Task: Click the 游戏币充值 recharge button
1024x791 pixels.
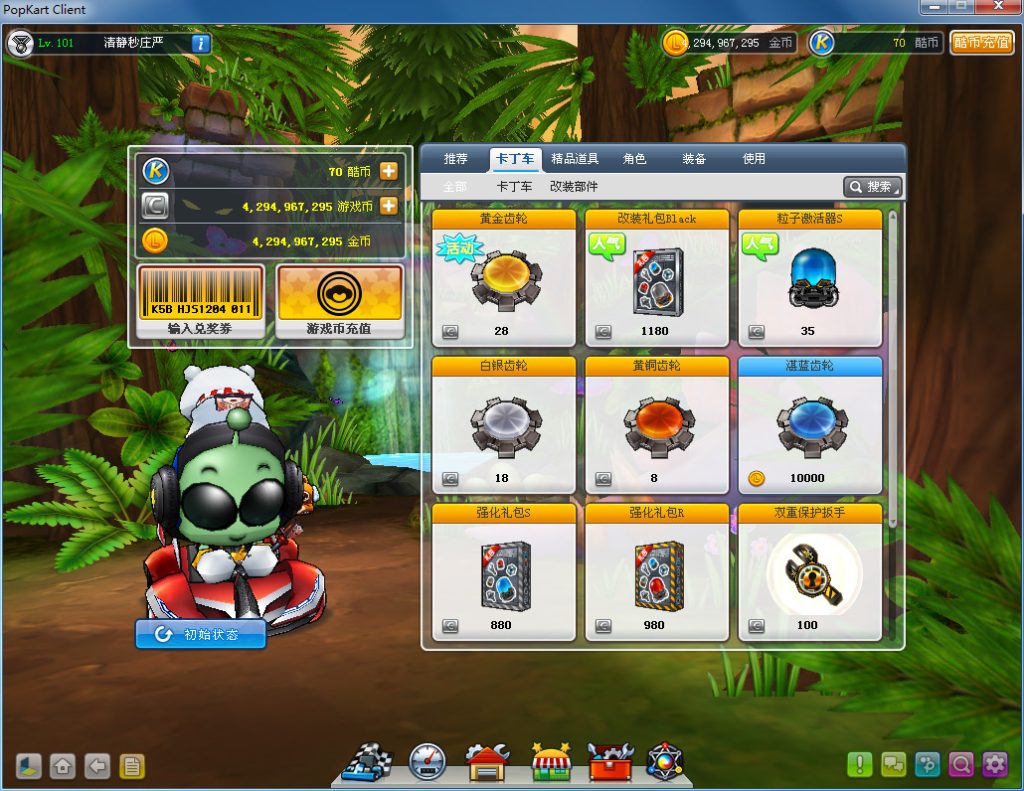Action: [339, 301]
